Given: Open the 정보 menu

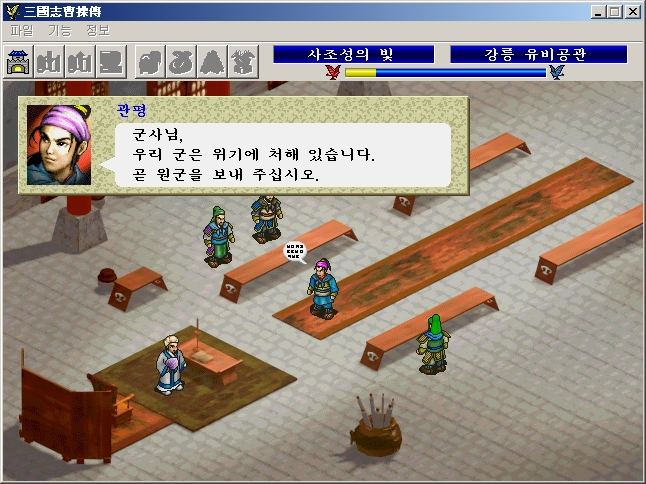Looking at the screenshot, I should [x=98, y=30].
